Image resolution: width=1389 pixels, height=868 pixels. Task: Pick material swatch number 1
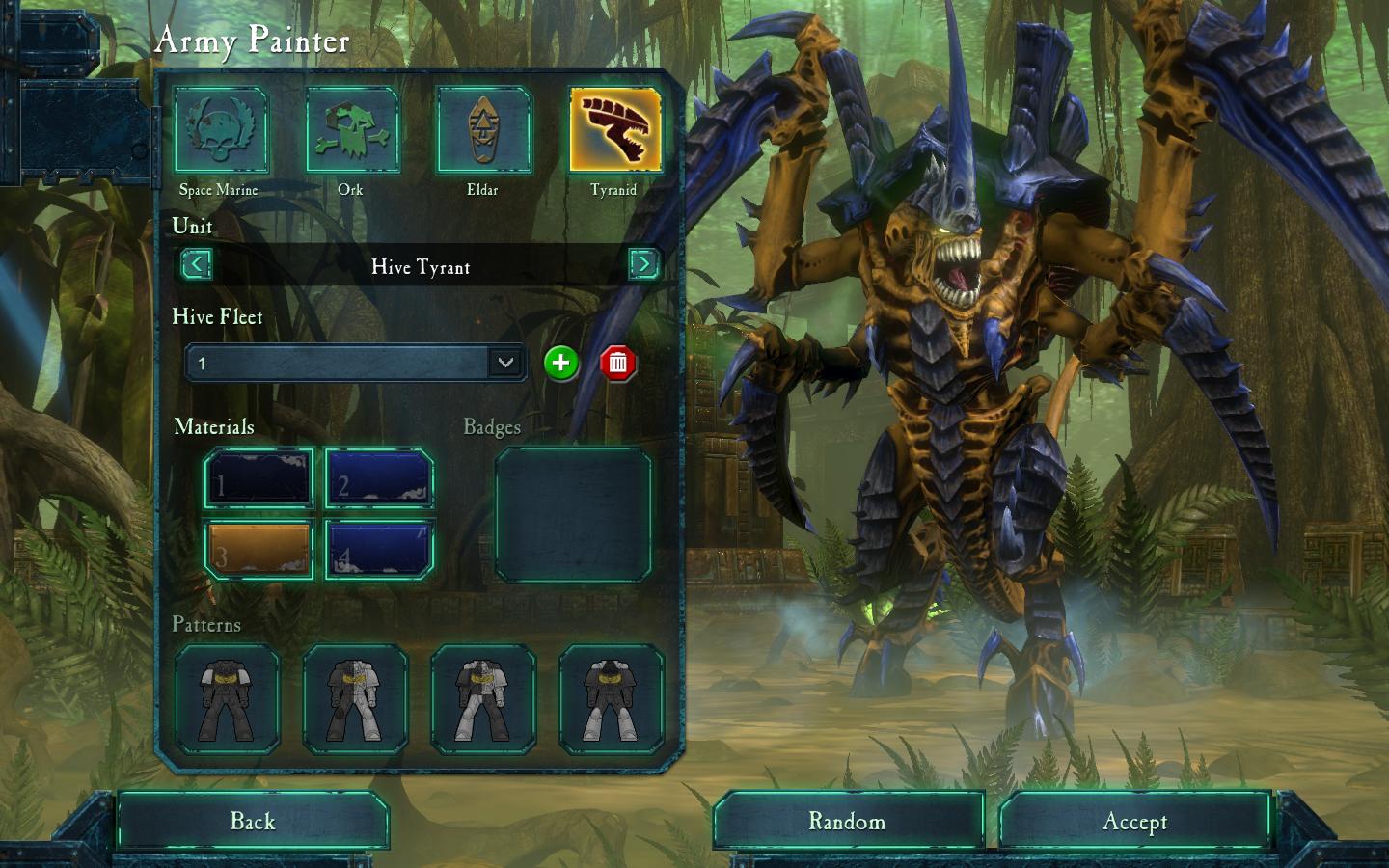click(x=259, y=478)
